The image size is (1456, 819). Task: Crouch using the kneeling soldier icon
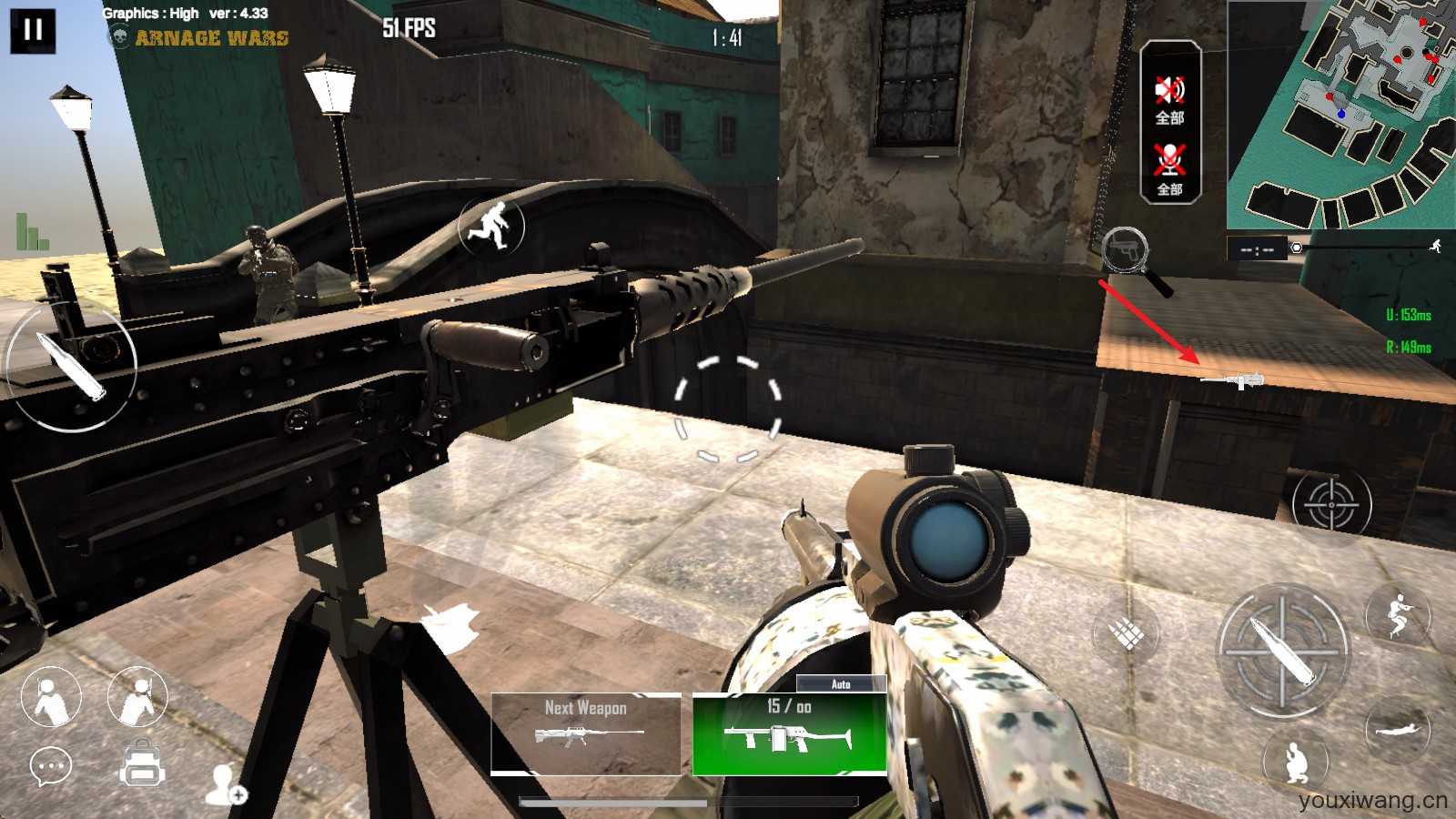click(1296, 762)
